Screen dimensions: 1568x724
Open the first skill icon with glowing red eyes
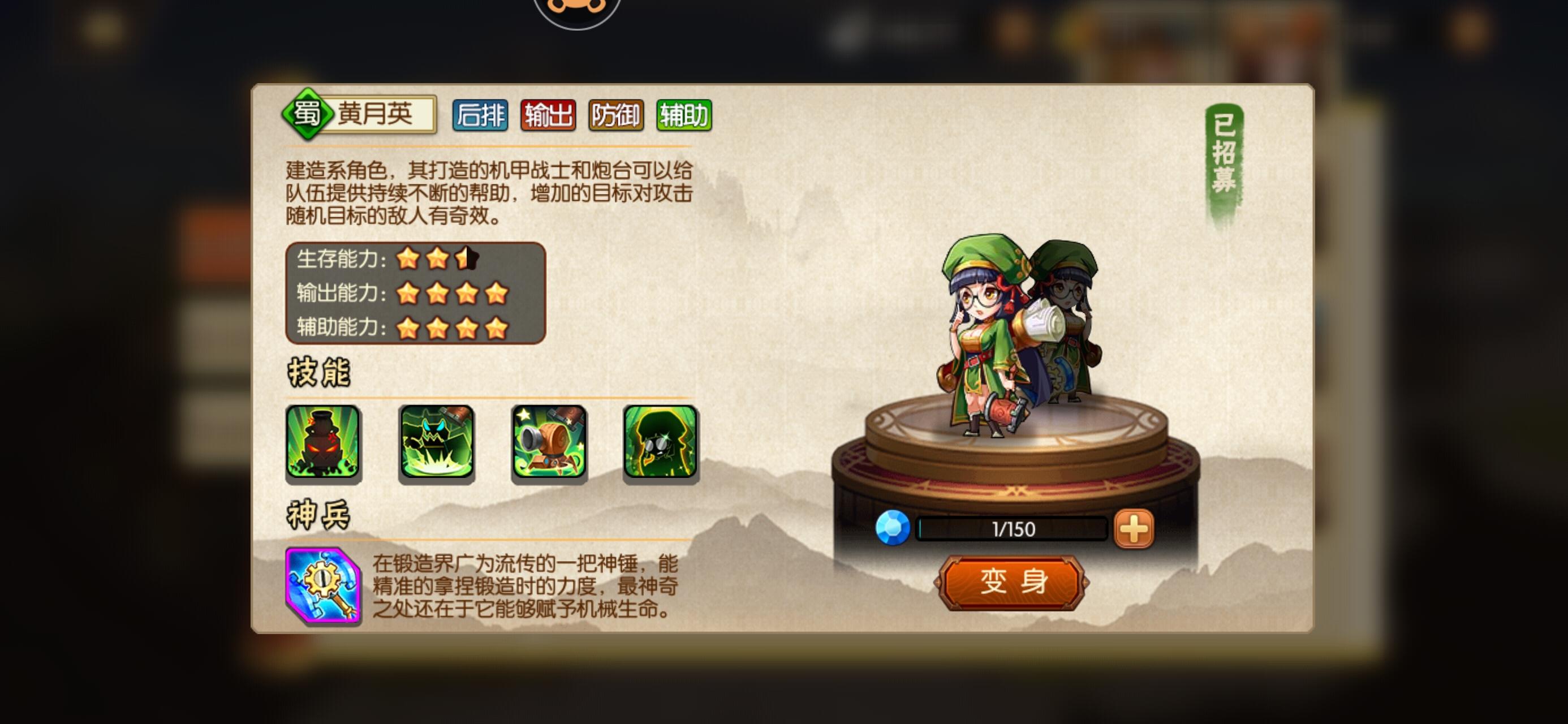(322, 447)
